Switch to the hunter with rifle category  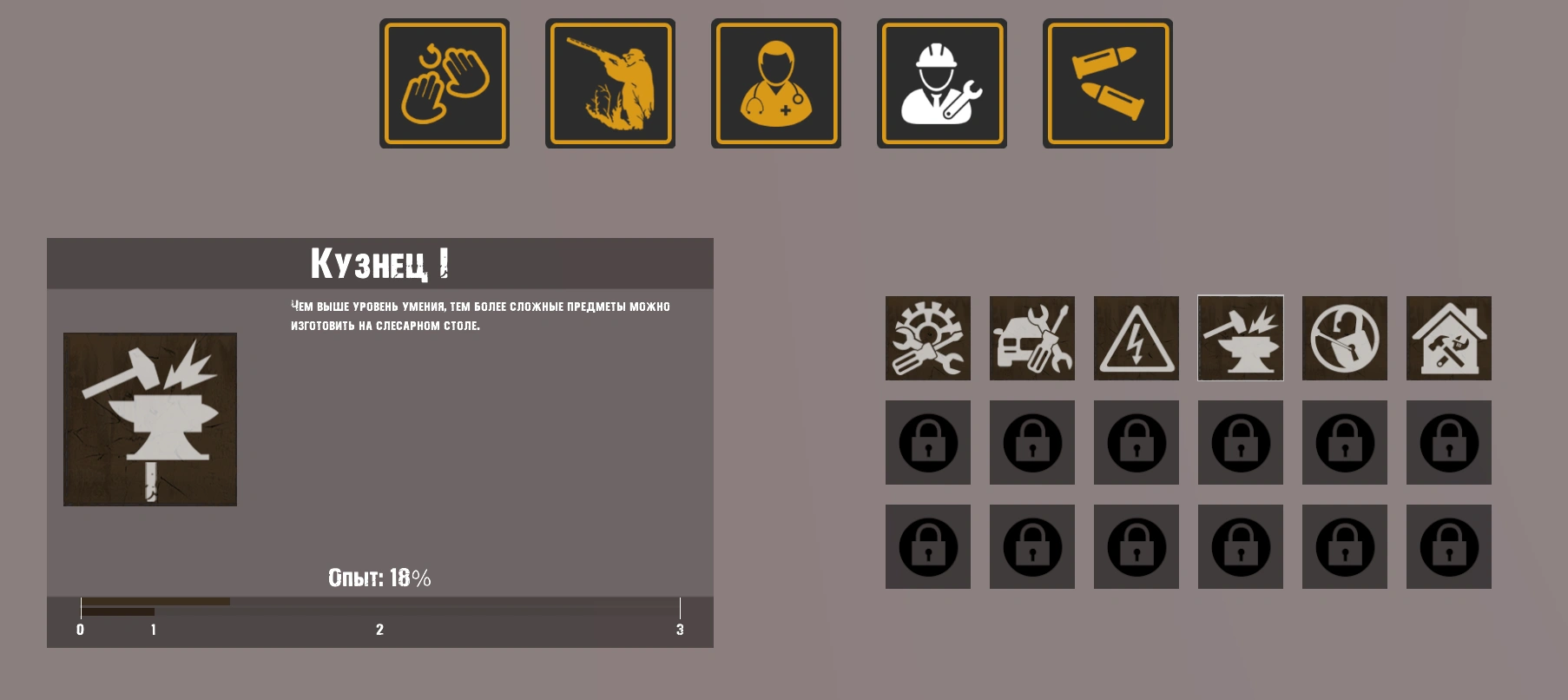click(610, 83)
